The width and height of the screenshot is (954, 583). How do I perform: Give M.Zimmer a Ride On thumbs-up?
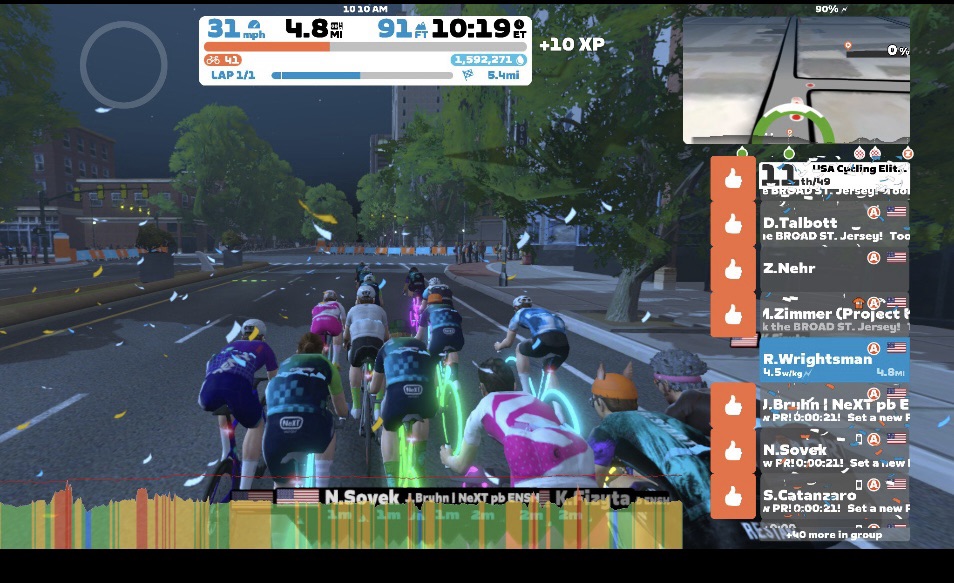733,315
